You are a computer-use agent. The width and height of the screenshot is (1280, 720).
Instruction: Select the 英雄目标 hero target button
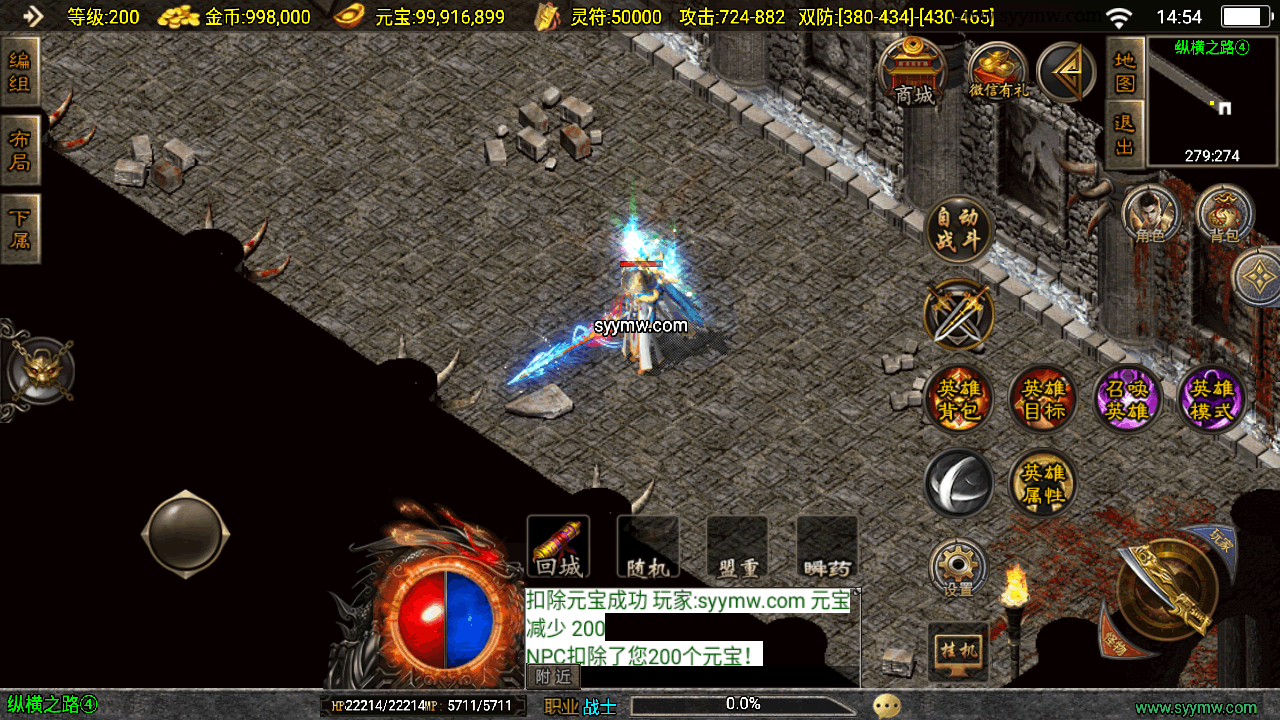click(x=1043, y=399)
